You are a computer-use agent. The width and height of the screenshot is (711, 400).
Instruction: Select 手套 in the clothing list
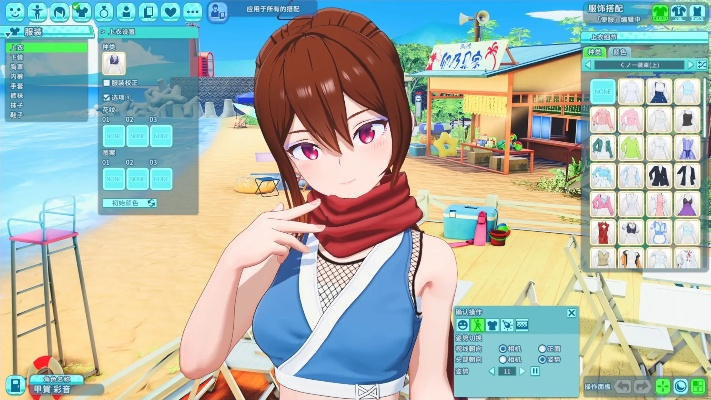point(17,84)
